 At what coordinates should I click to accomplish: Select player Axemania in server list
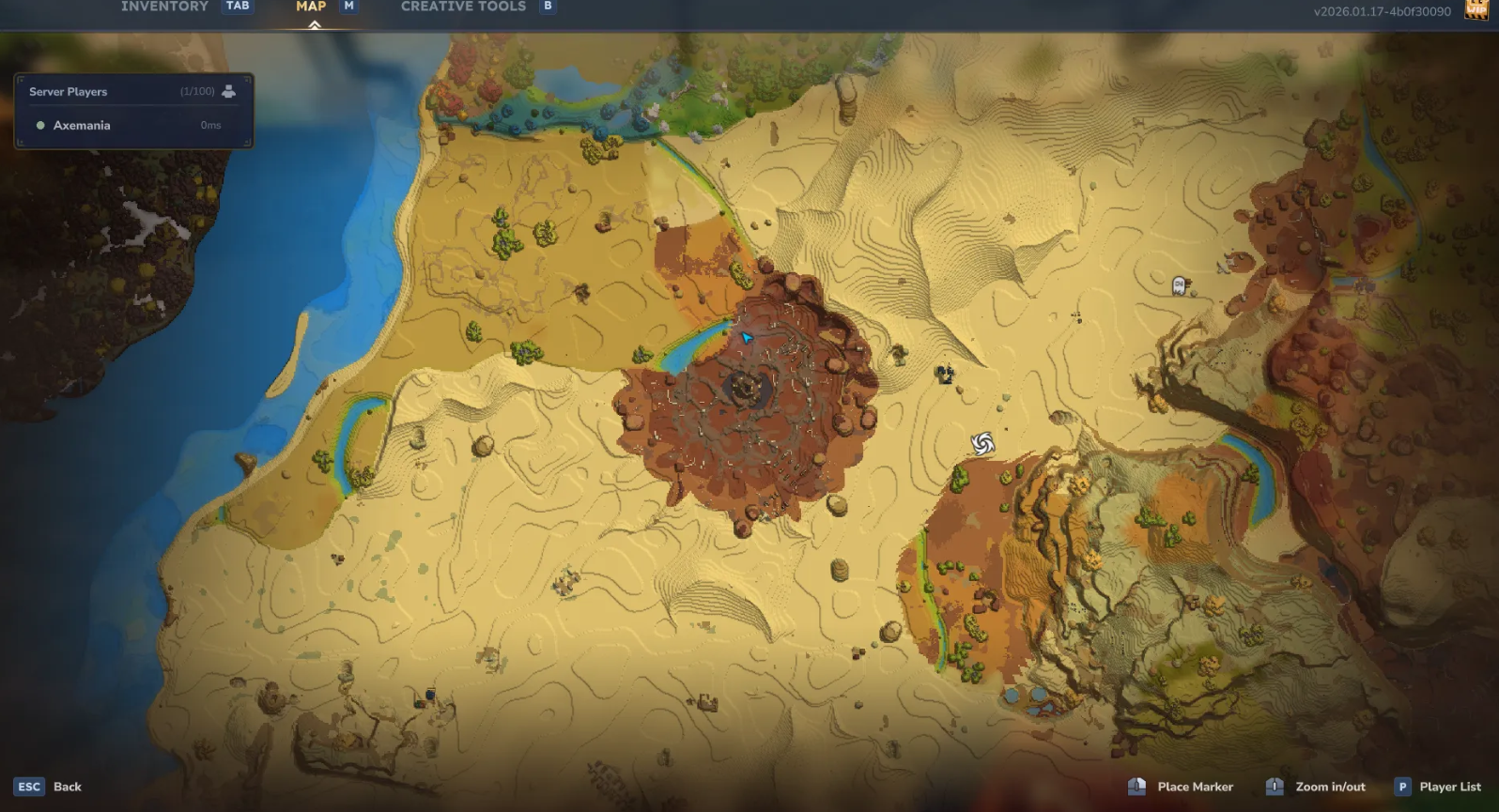point(82,126)
